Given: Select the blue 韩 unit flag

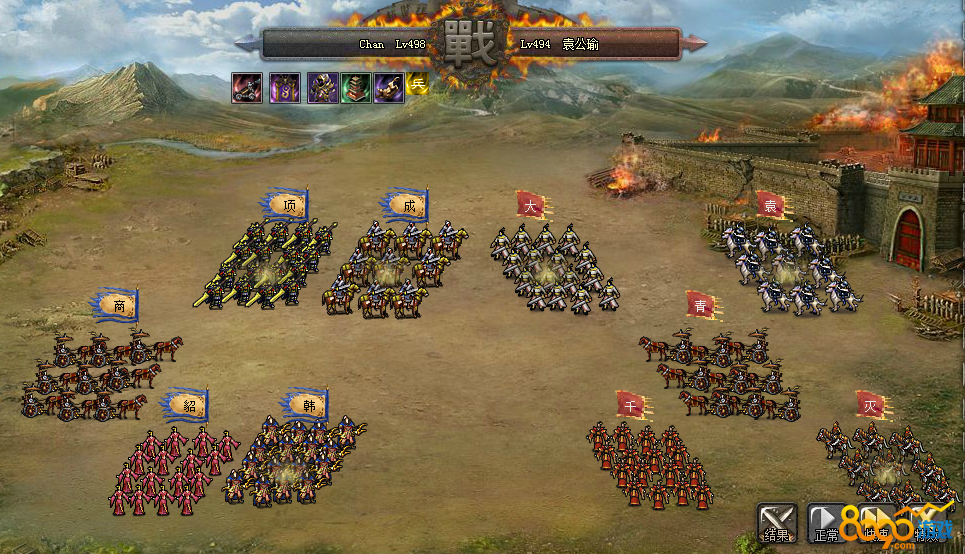Looking at the screenshot, I should click(x=308, y=405).
